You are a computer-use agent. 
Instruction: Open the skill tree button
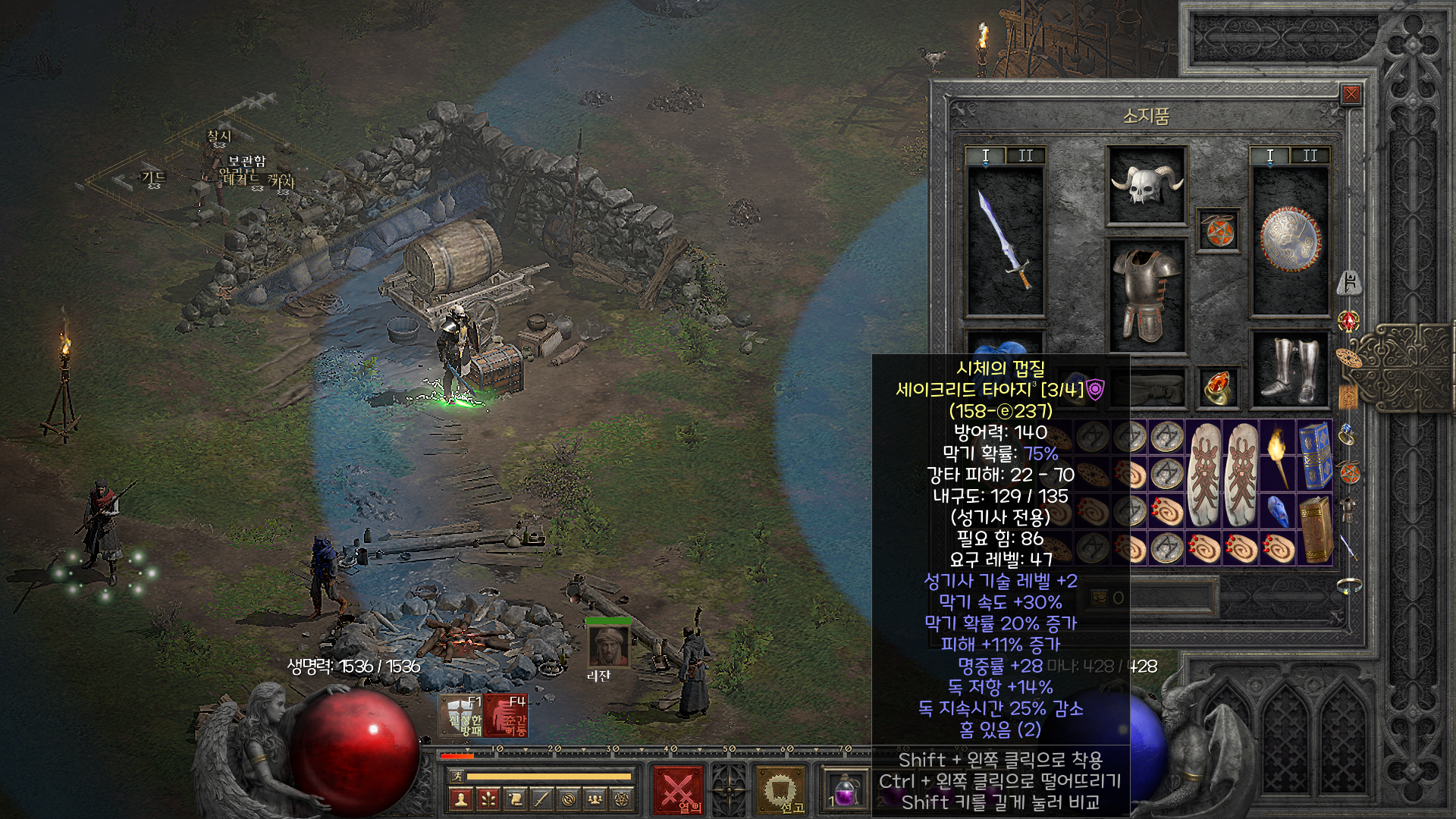pos(488,799)
